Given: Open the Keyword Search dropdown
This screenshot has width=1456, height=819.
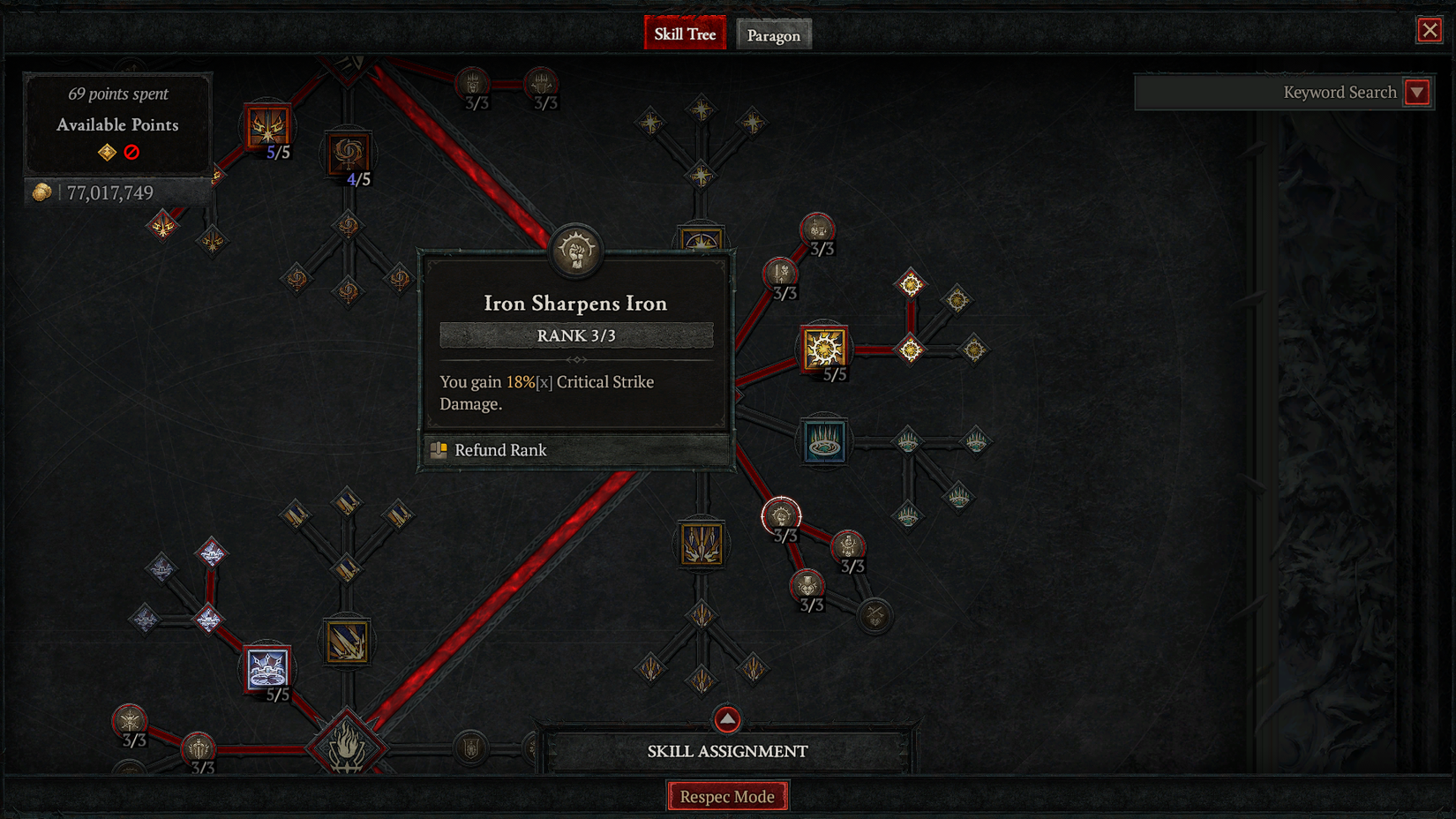Looking at the screenshot, I should (1418, 92).
